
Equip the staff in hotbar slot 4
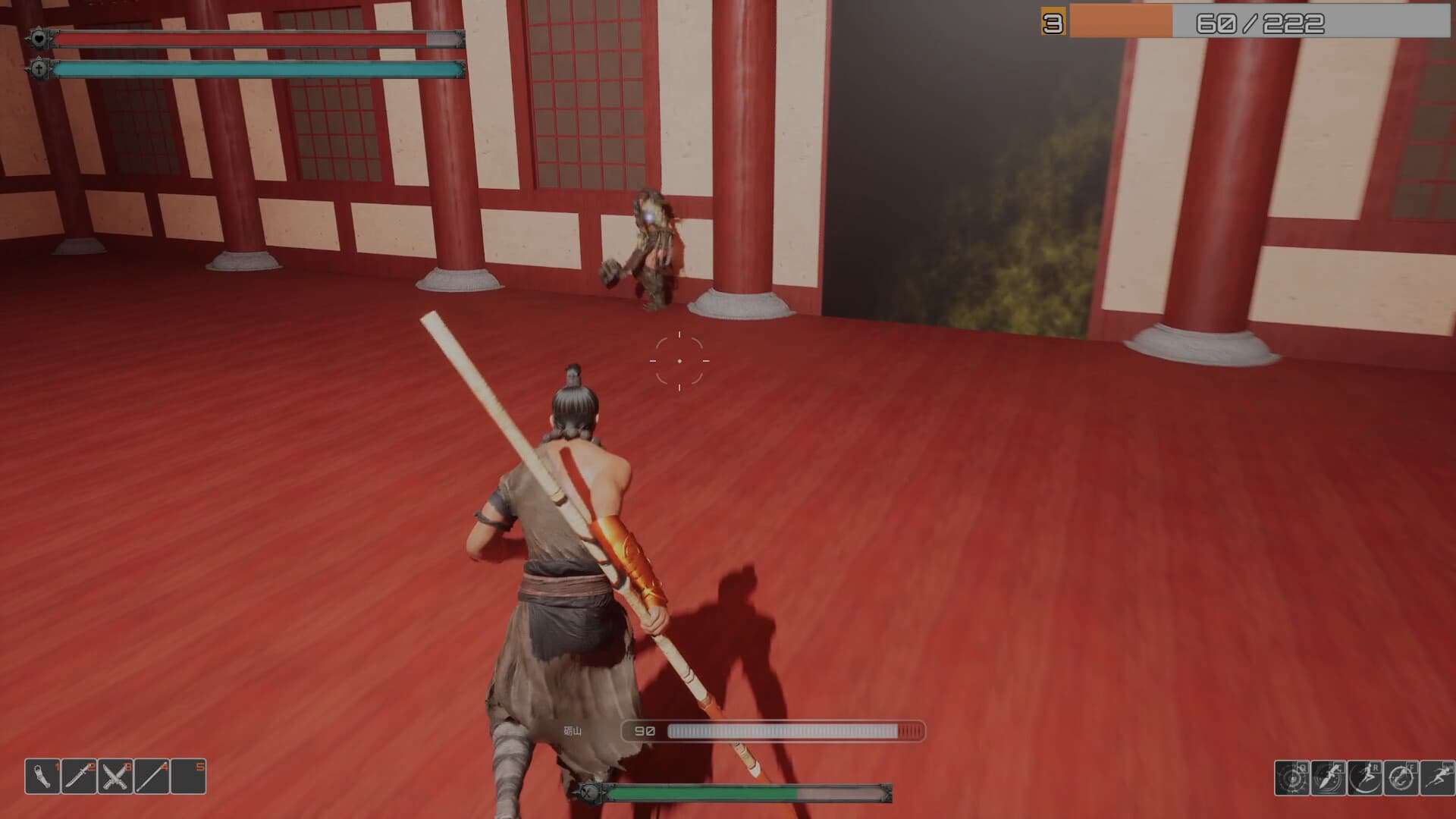(152, 777)
